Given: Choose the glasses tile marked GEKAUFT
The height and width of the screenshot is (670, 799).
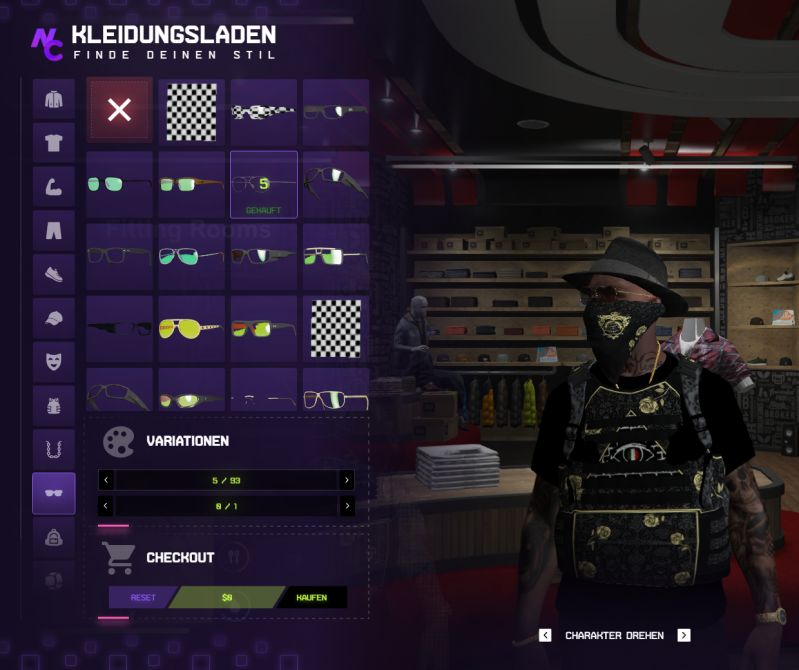Looking at the screenshot, I should [x=264, y=184].
